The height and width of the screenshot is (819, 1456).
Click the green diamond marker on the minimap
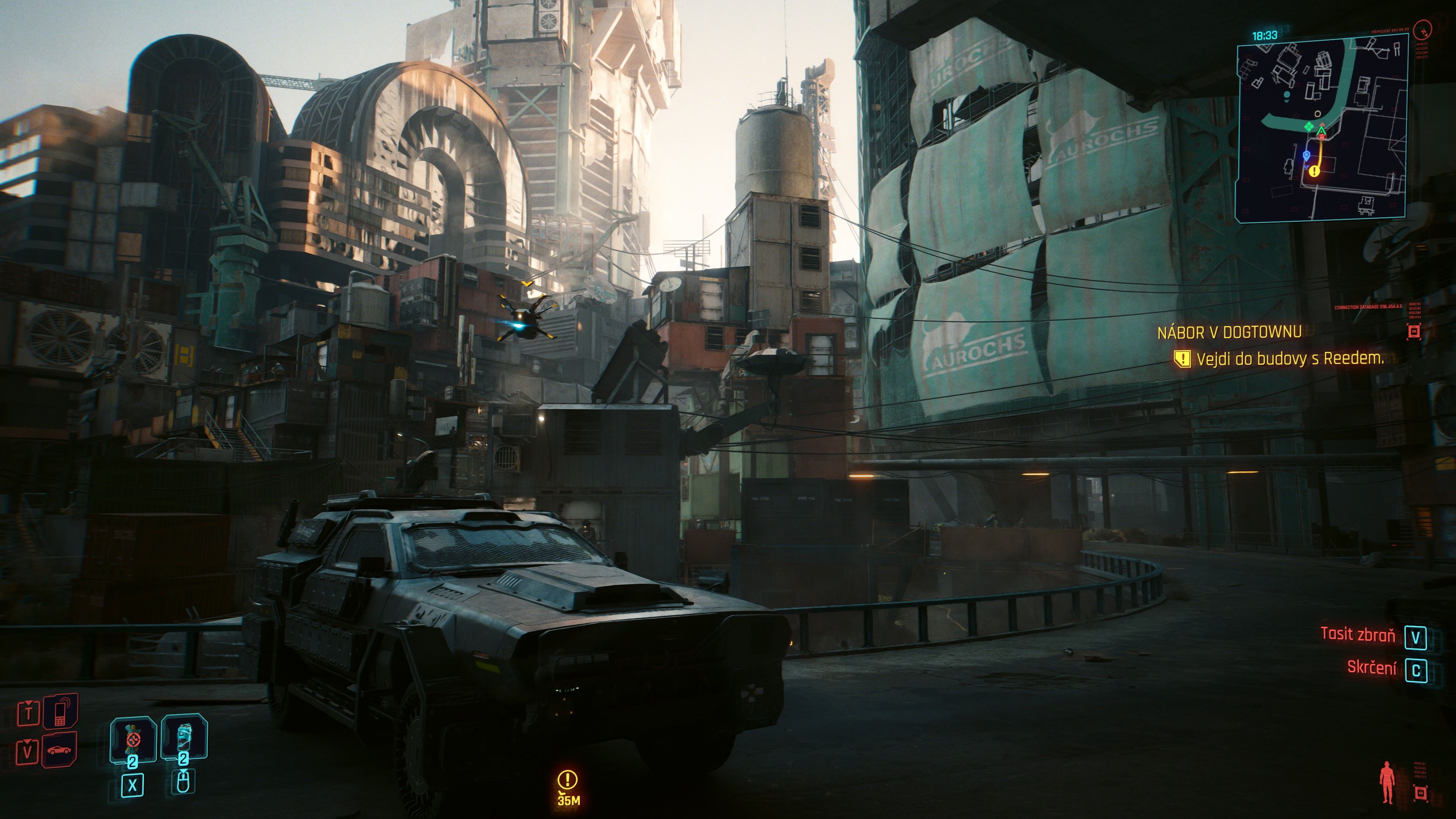(1309, 127)
